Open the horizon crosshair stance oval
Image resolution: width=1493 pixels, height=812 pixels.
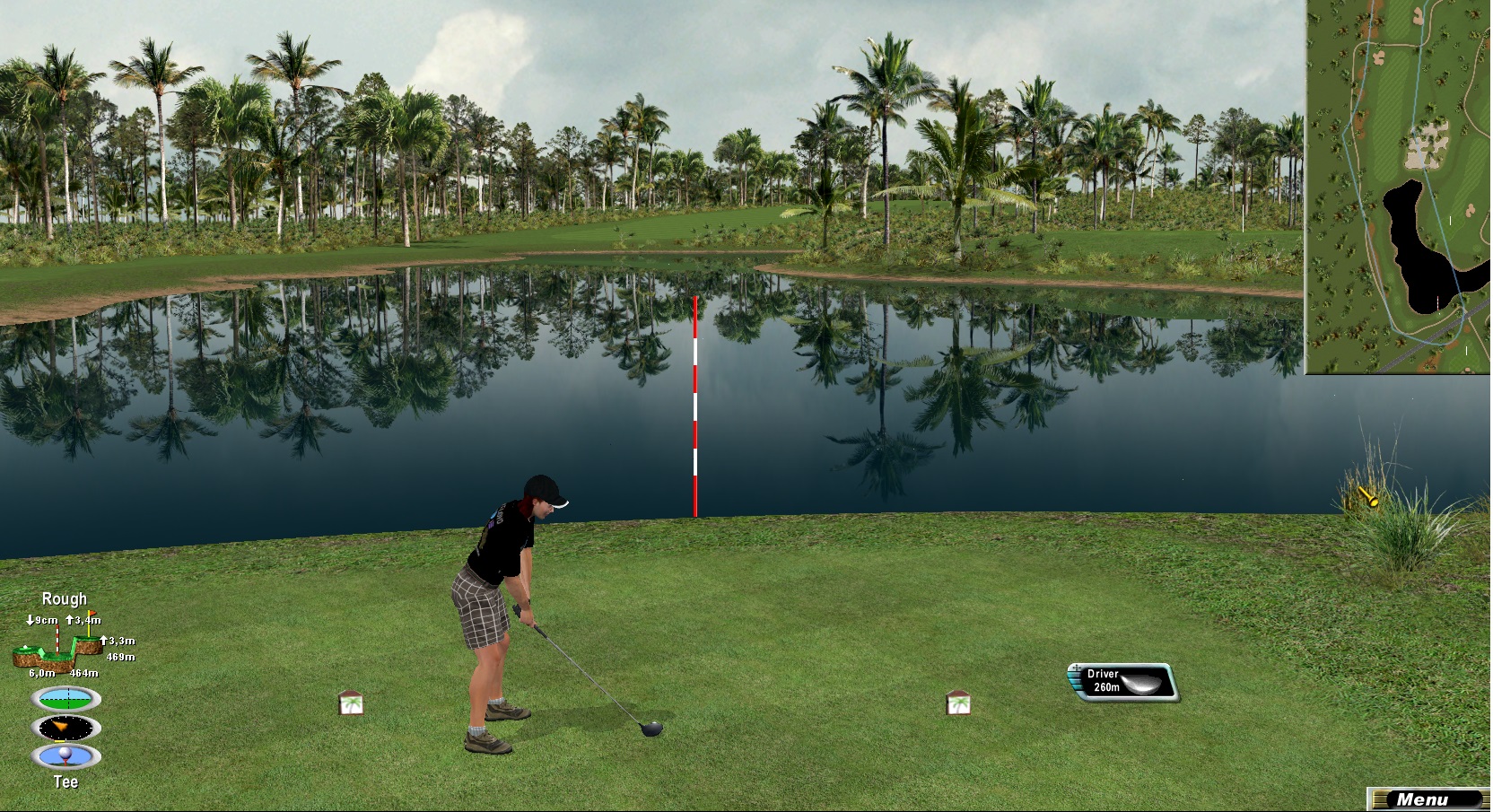tap(66, 698)
